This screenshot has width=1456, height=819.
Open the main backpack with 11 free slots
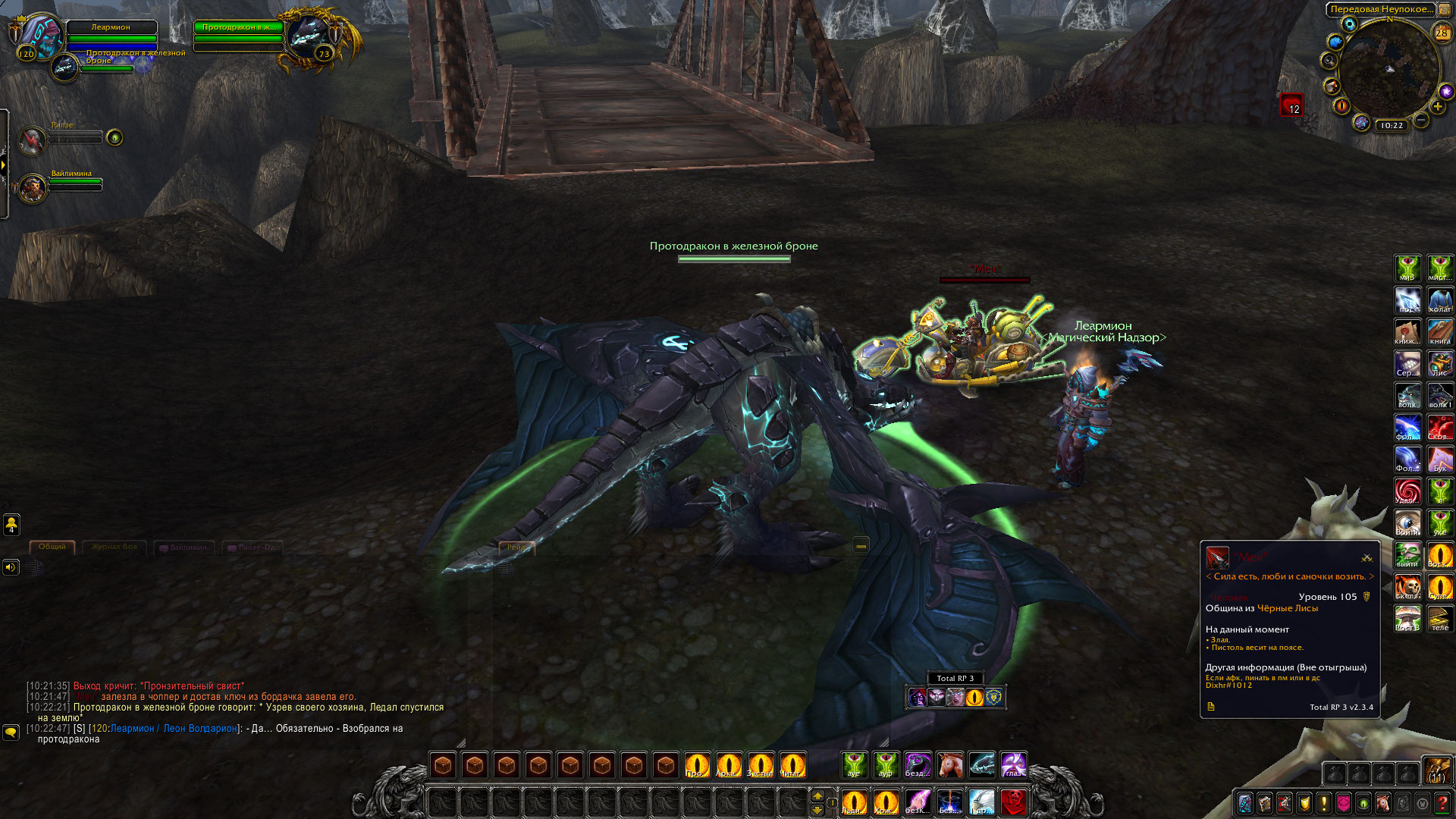coord(1436,771)
